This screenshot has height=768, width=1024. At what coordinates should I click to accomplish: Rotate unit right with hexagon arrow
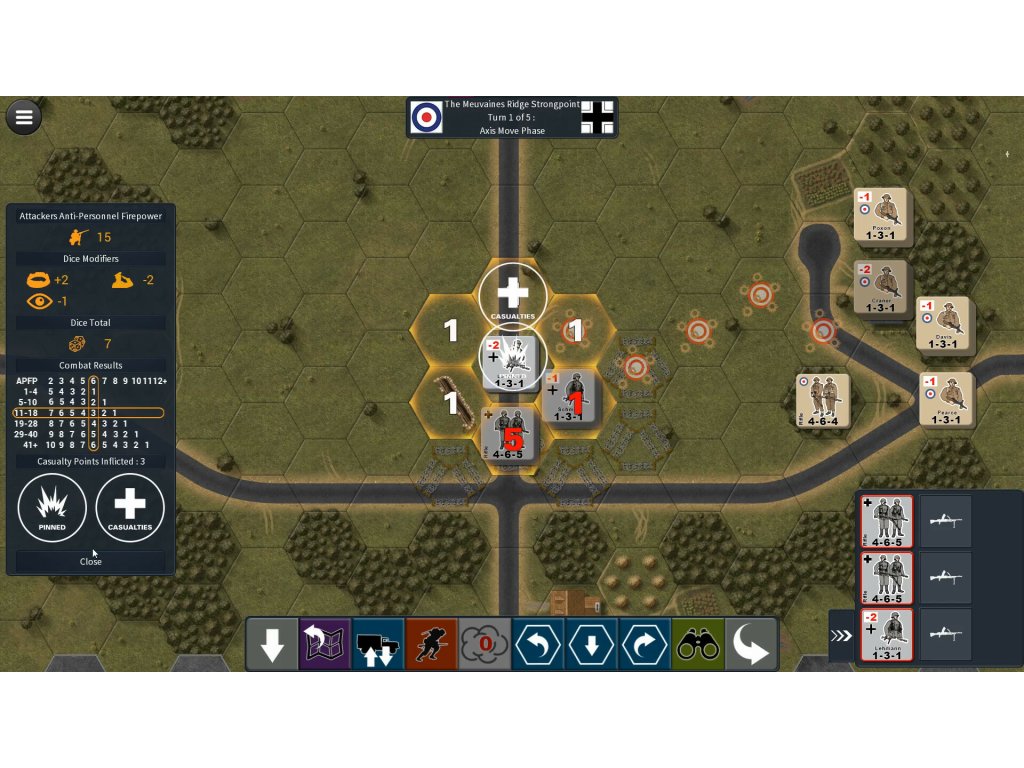click(645, 645)
